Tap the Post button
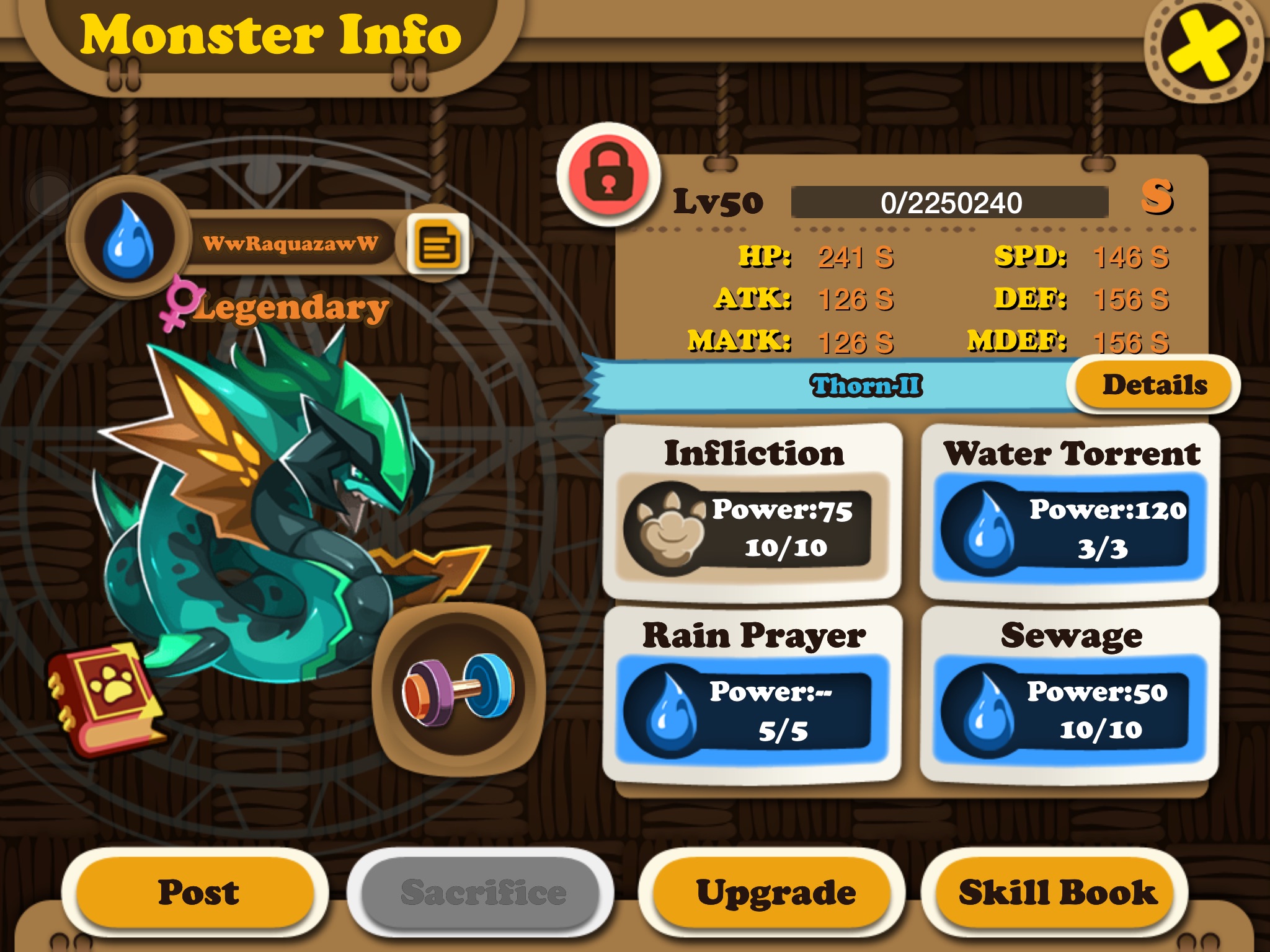This screenshot has height=952, width=1270. click(197, 892)
